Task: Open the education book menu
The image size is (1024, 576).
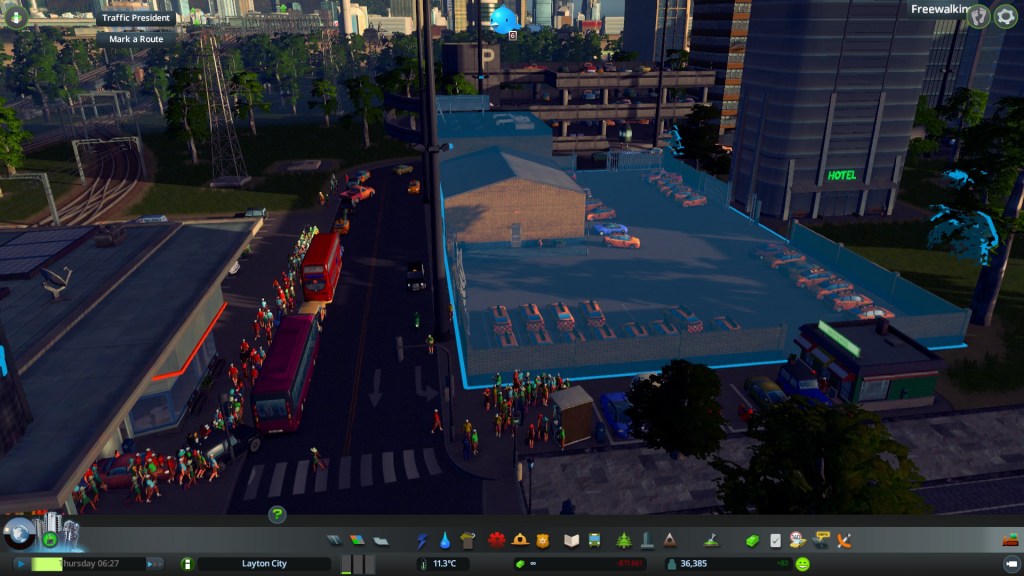Action: (x=572, y=541)
